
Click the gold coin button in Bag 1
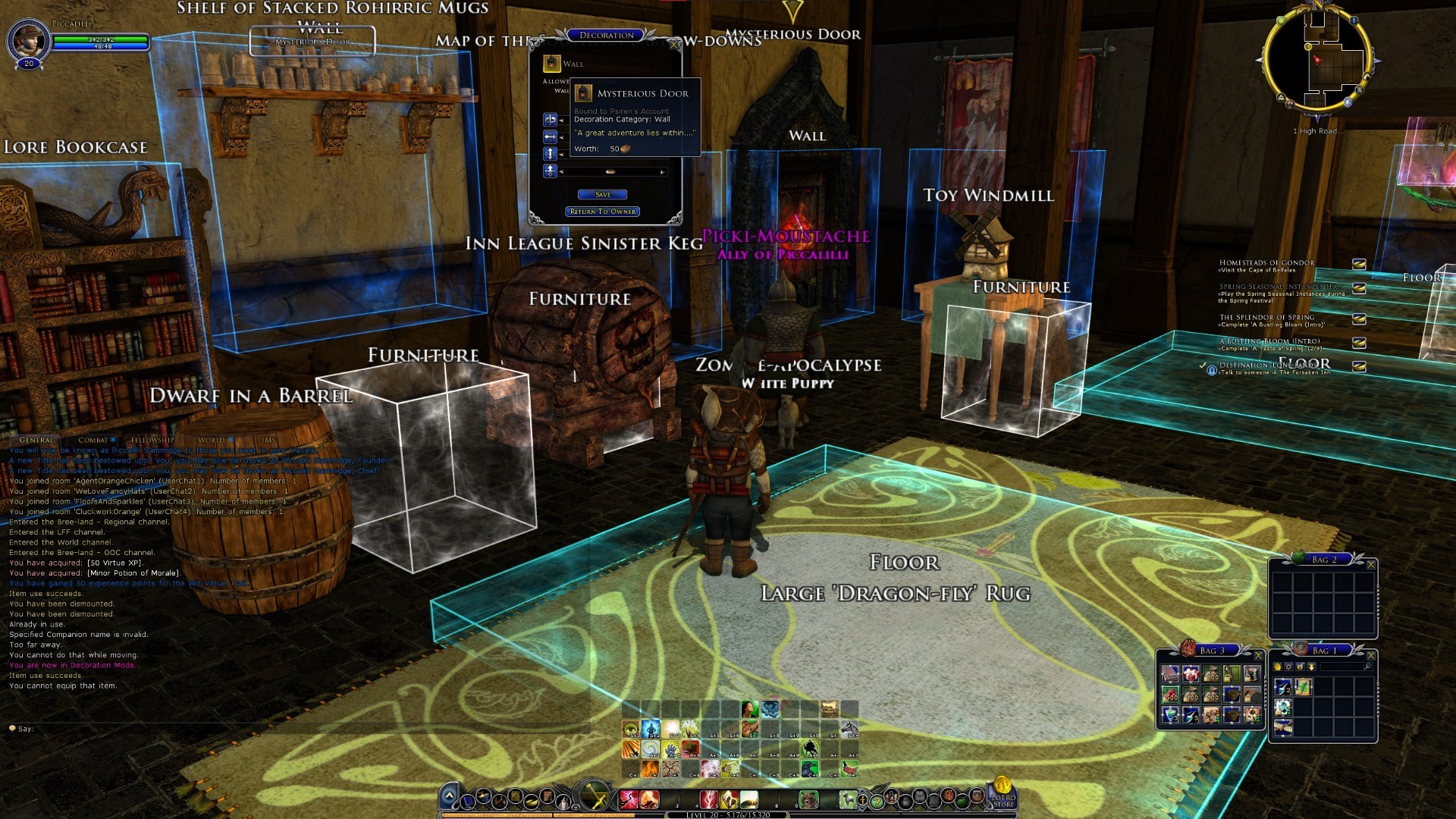(1277, 667)
